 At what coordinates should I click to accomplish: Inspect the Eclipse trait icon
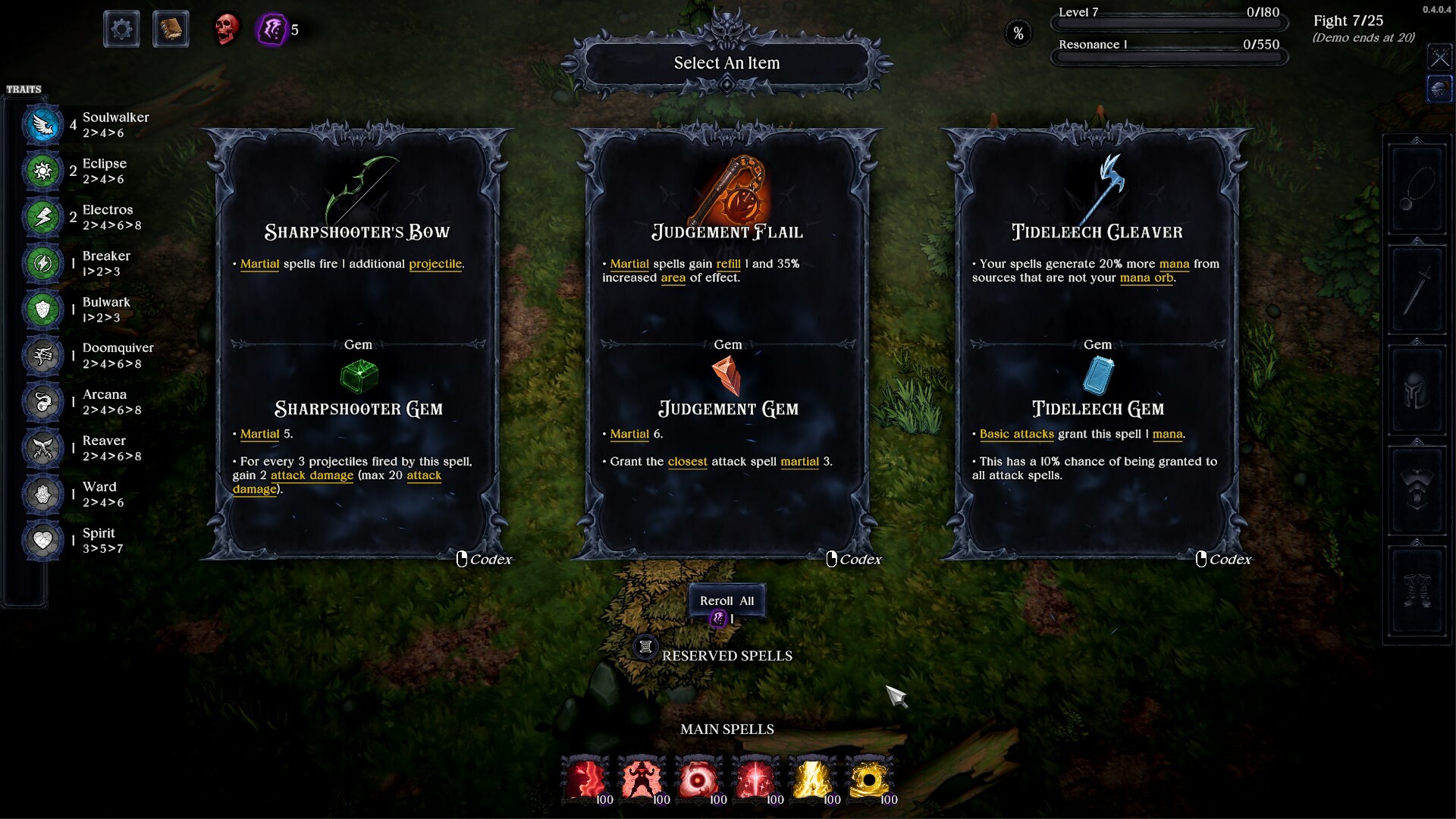pyautogui.click(x=43, y=171)
